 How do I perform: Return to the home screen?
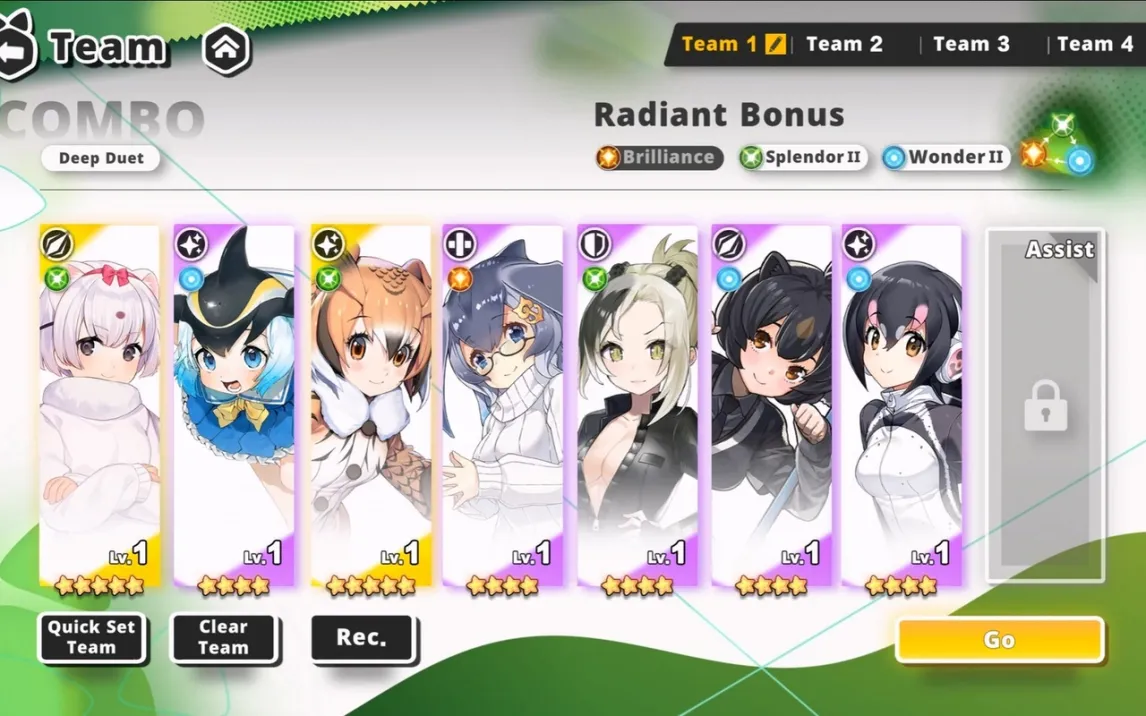(x=227, y=46)
